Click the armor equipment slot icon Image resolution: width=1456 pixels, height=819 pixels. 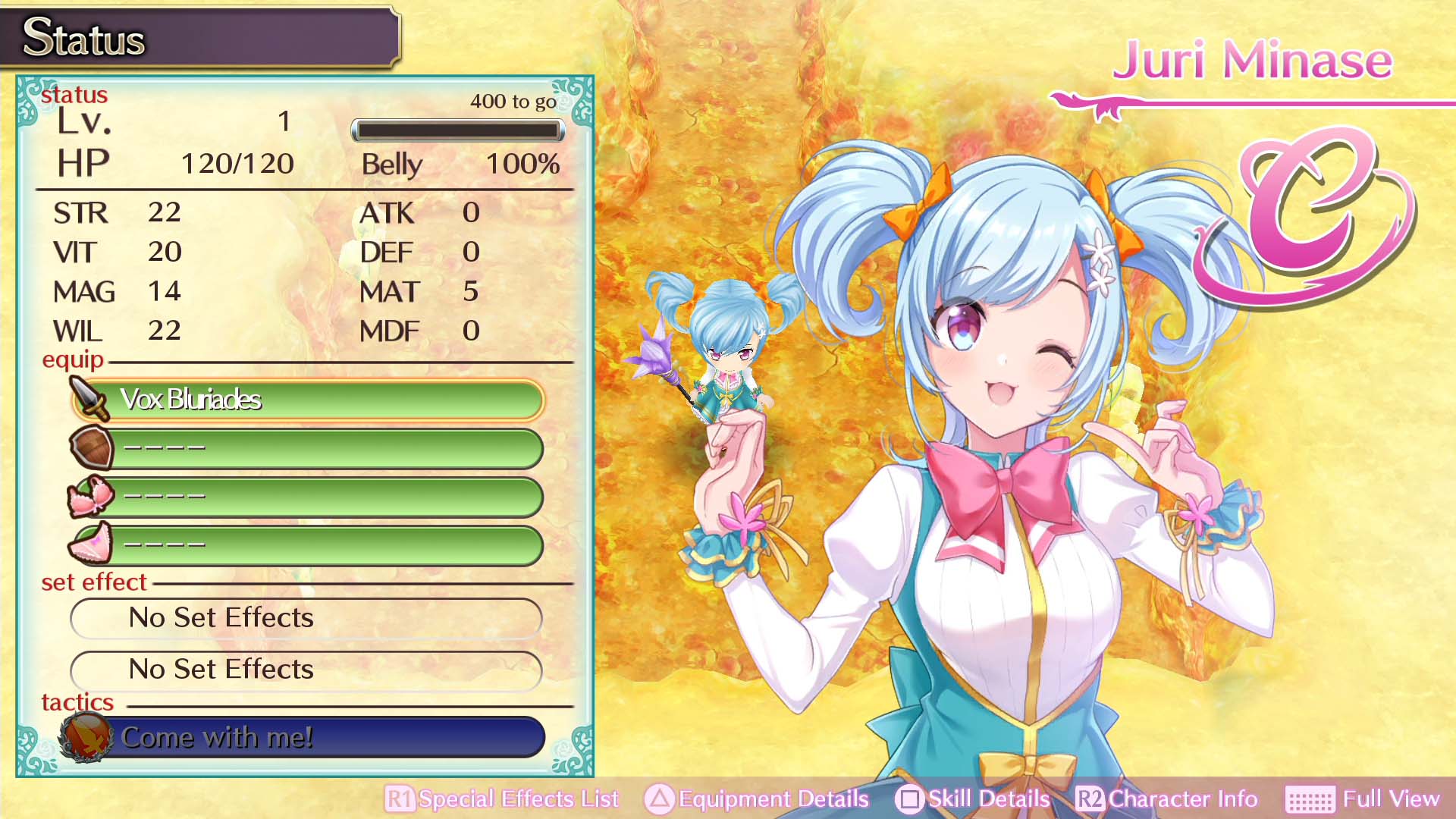point(91,497)
